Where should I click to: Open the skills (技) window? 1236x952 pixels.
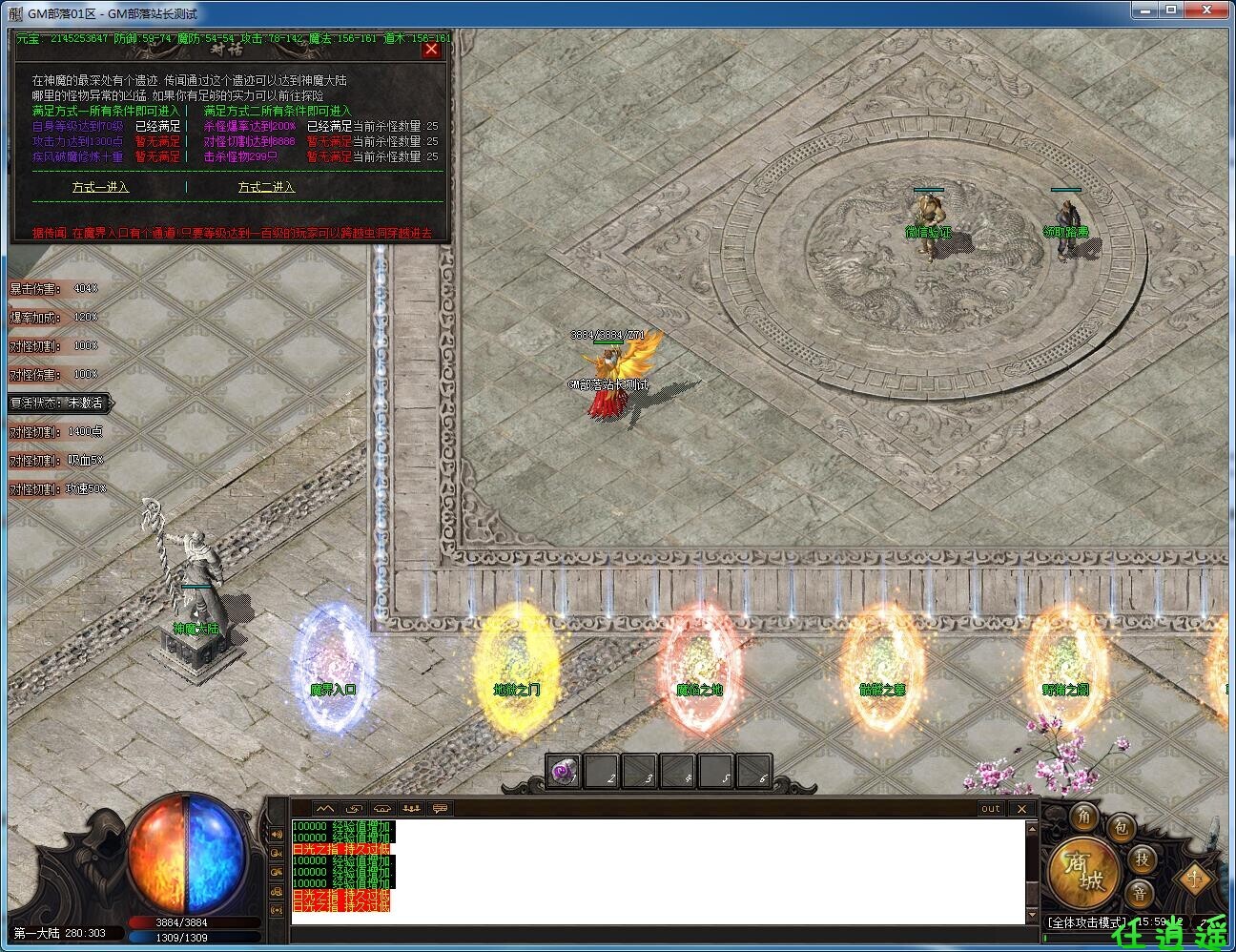[1143, 861]
